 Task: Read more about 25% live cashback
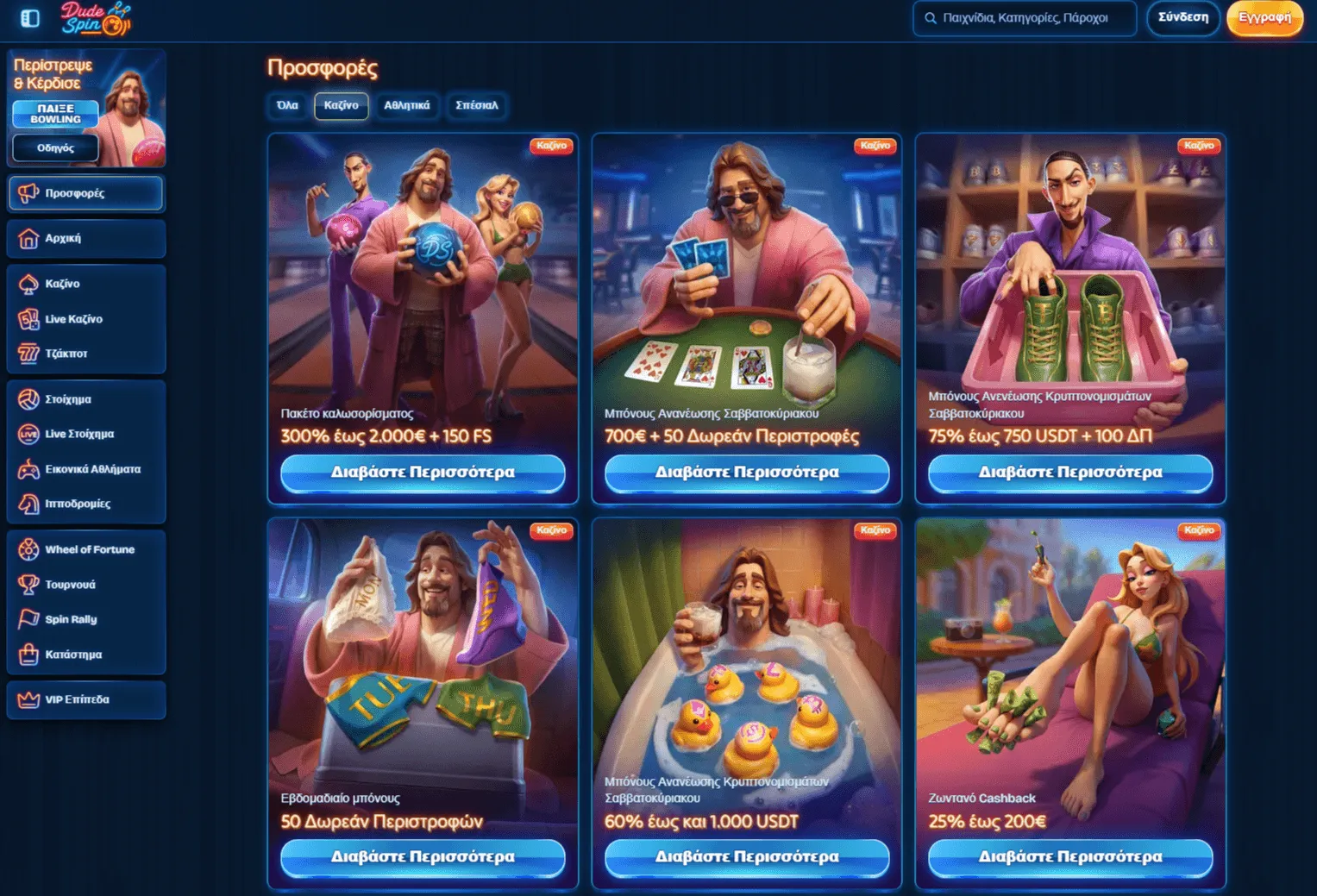[x=1069, y=857]
